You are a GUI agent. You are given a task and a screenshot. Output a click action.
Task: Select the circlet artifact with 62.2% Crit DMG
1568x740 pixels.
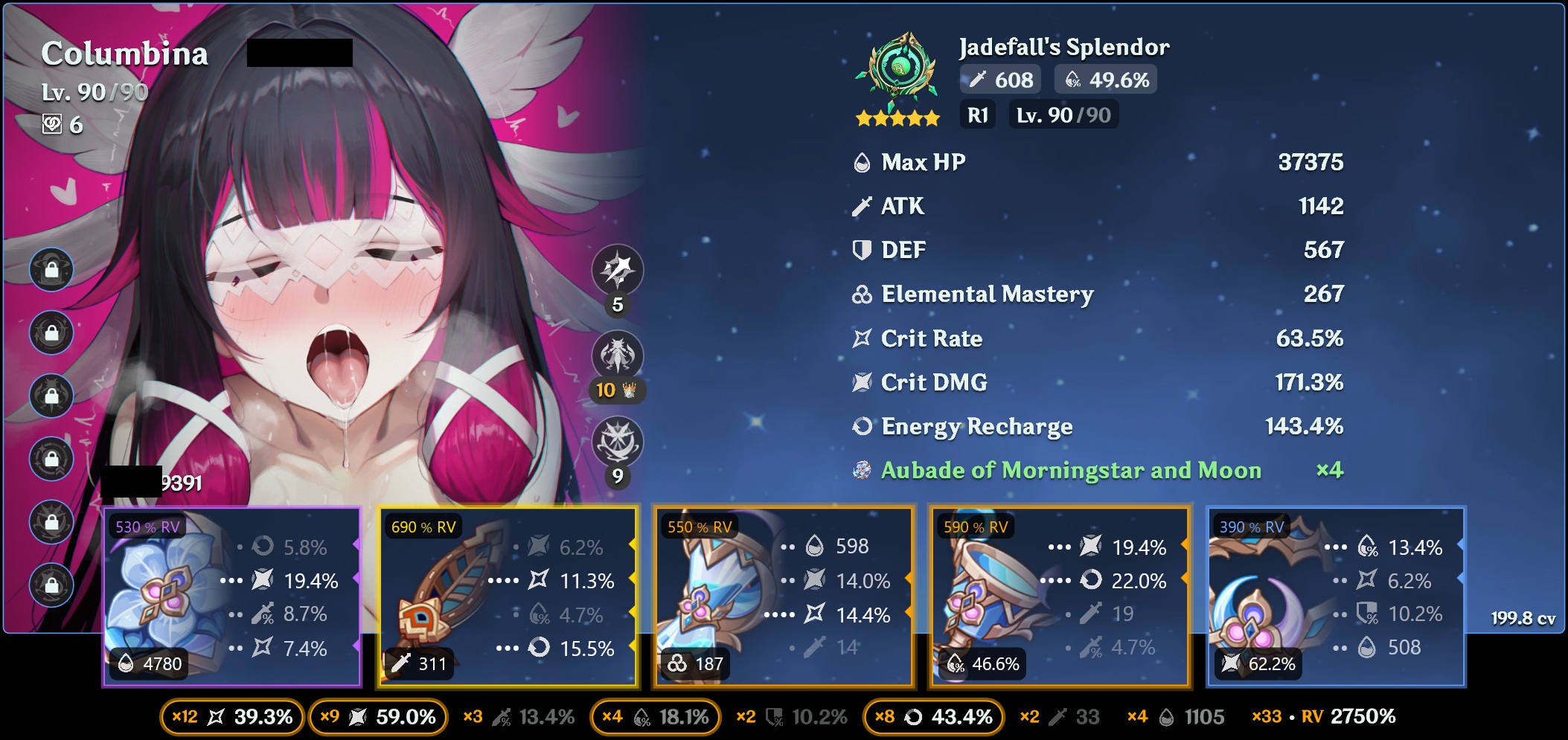tap(1337, 596)
